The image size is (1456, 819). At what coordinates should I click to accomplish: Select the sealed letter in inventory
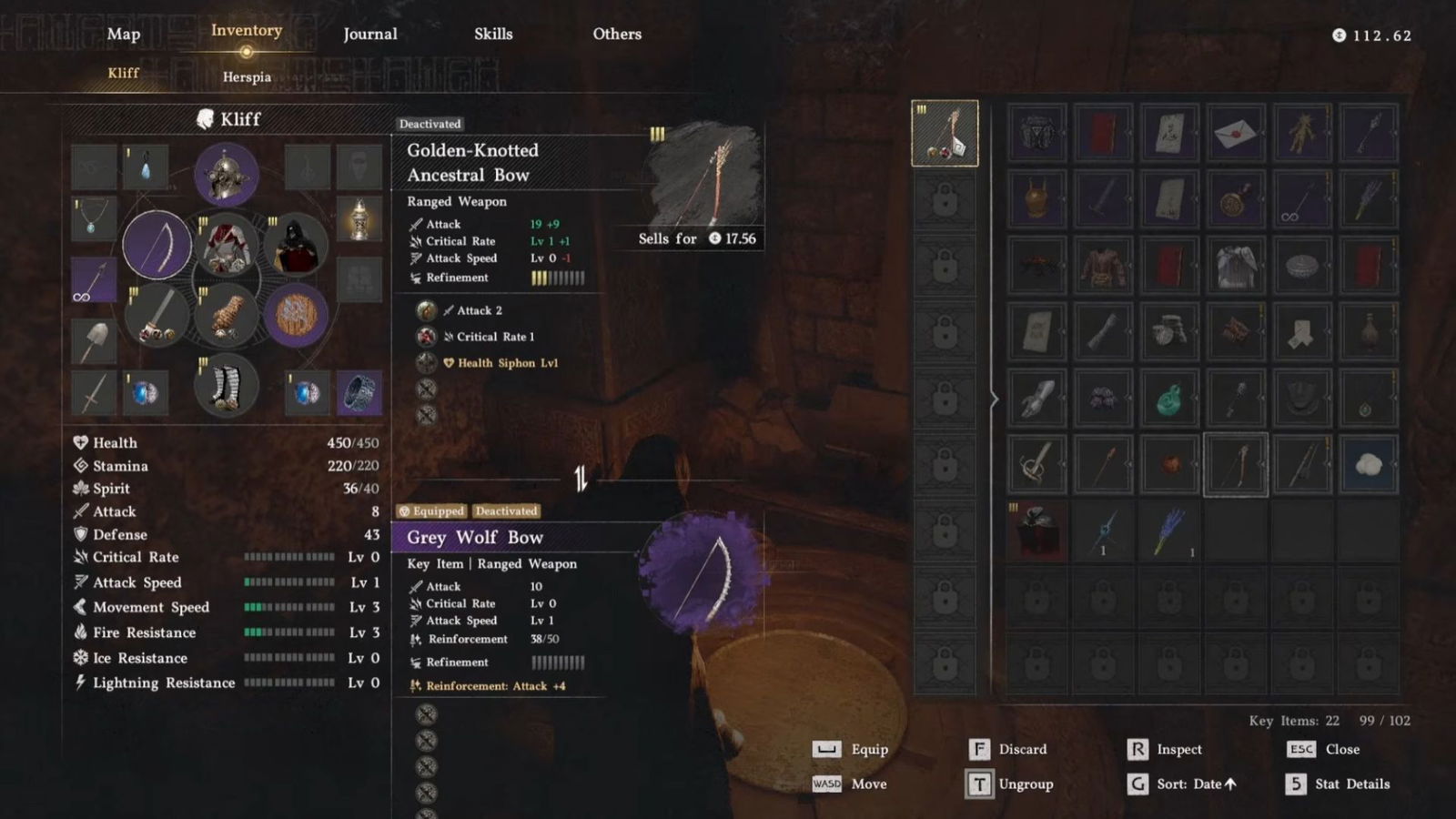(1235, 134)
